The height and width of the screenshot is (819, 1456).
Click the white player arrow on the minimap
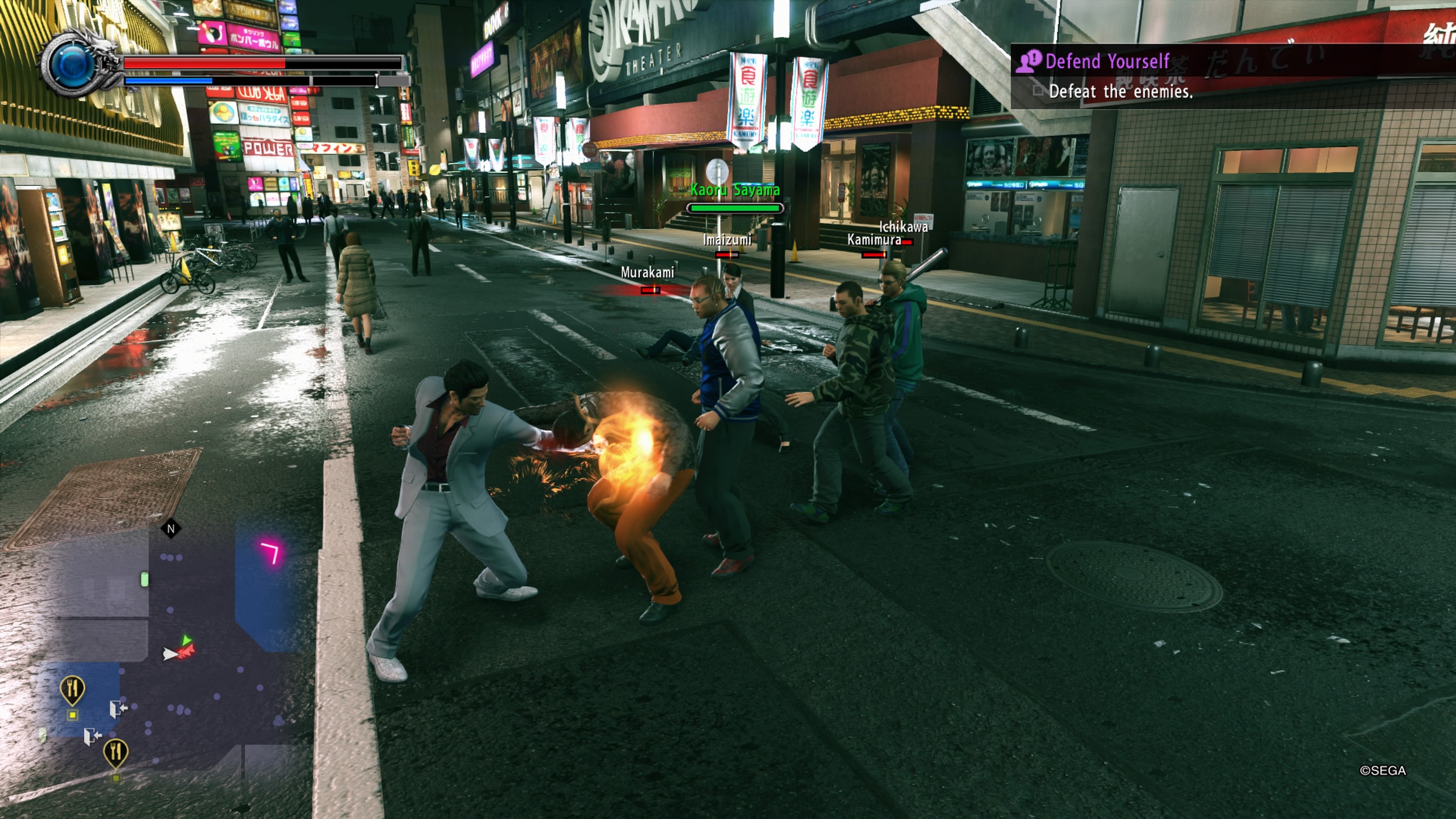tap(171, 654)
